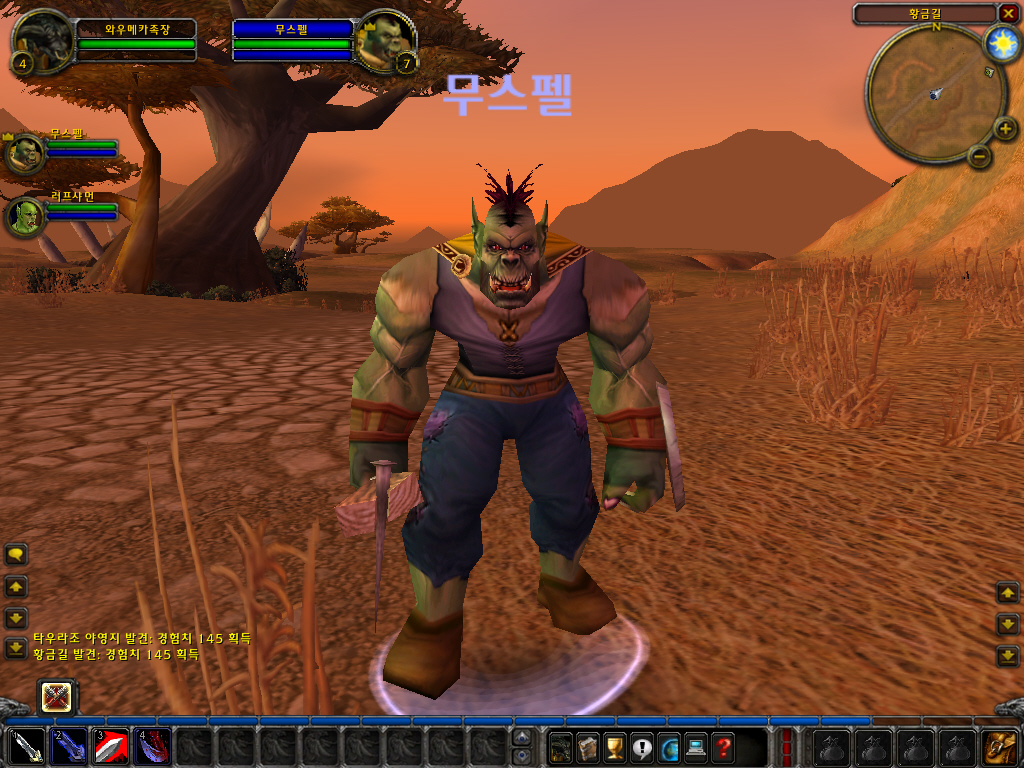Image resolution: width=1024 pixels, height=768 pixels.
Task: Select the target portrait of 무스펠
Action: tap(384, 40)
